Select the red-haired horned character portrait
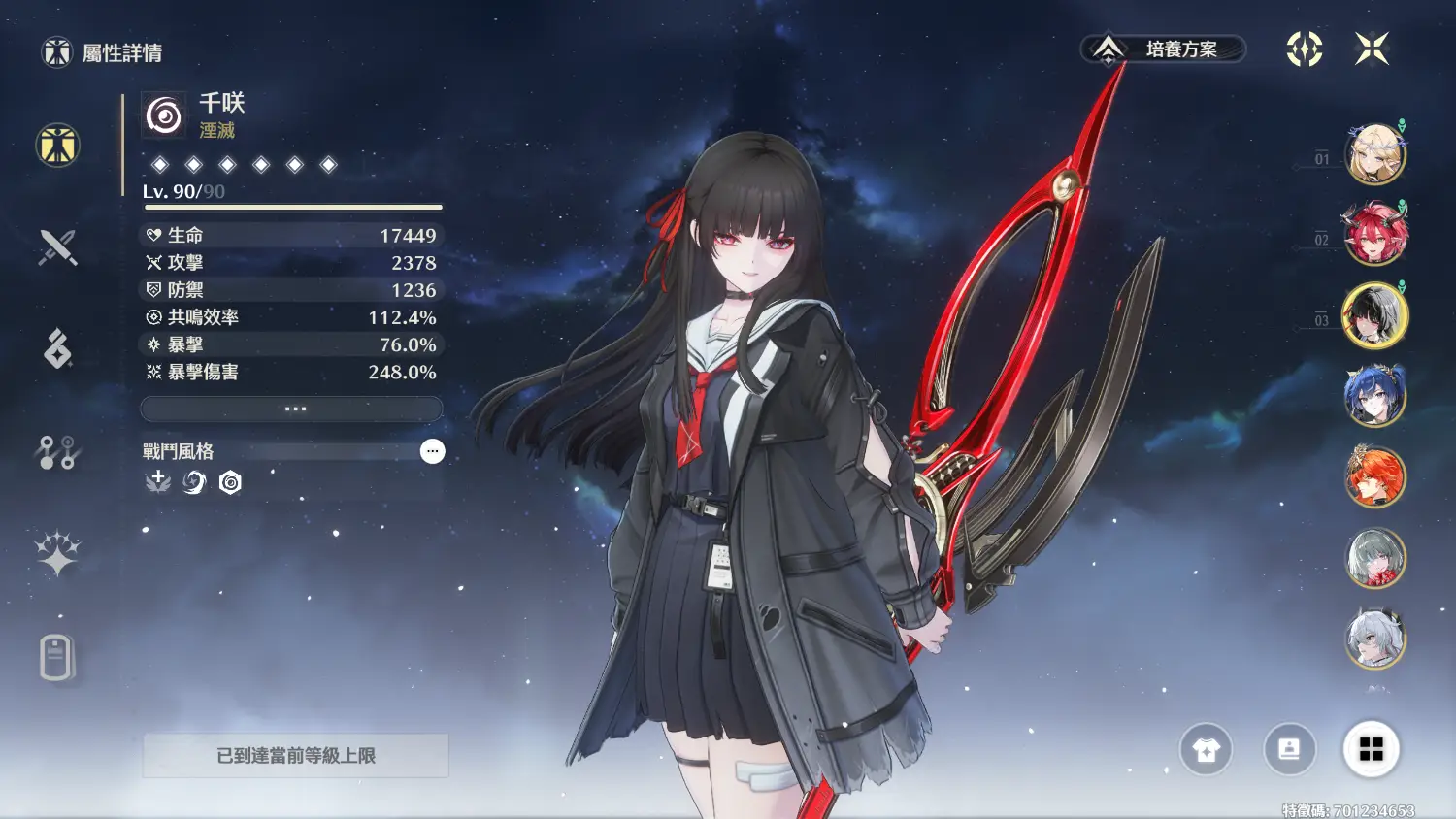This screenshot has width=1456, height=819. [1374, 234]
